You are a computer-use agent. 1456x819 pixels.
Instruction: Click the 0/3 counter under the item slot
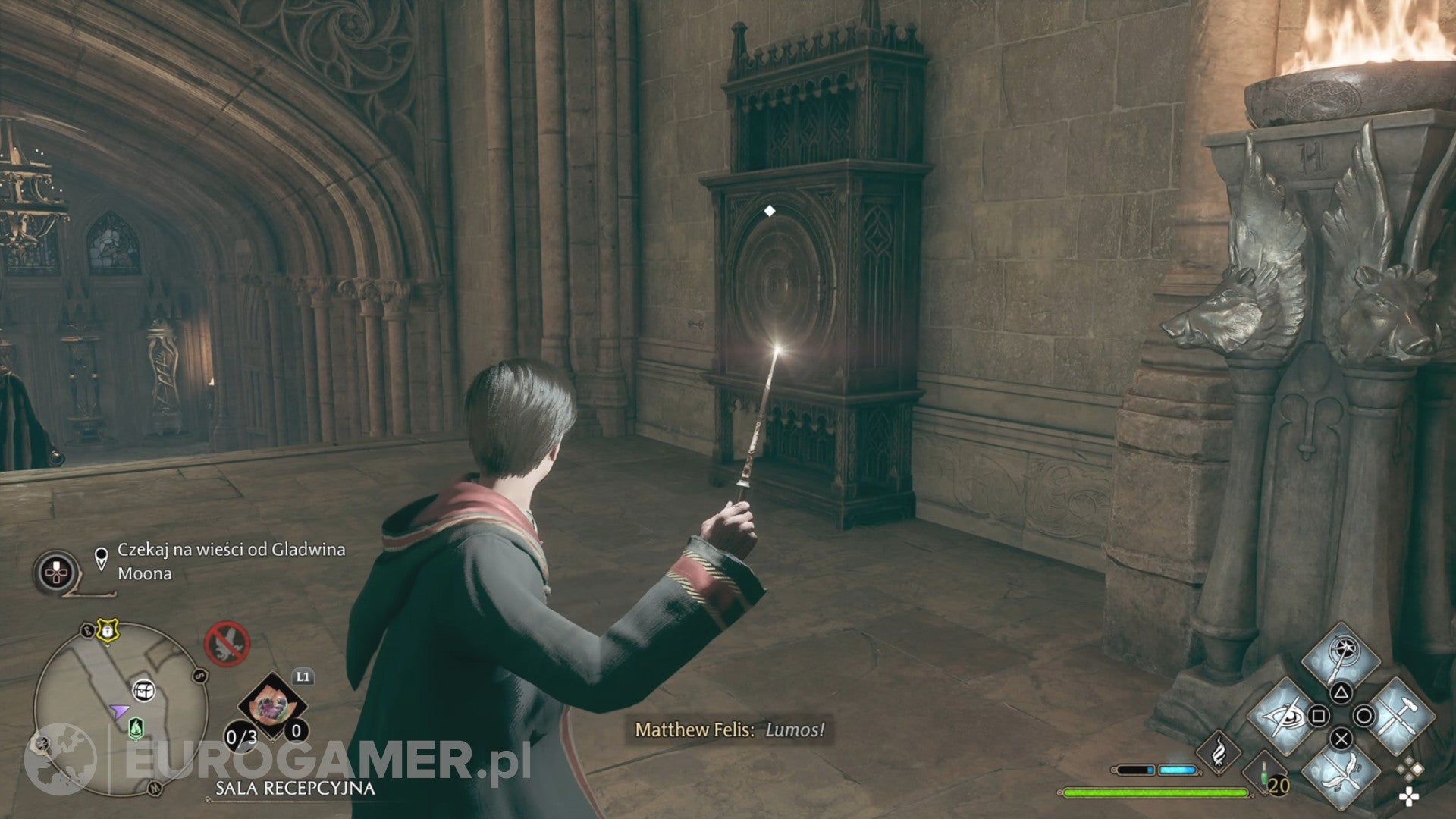[x=240, y=736]
